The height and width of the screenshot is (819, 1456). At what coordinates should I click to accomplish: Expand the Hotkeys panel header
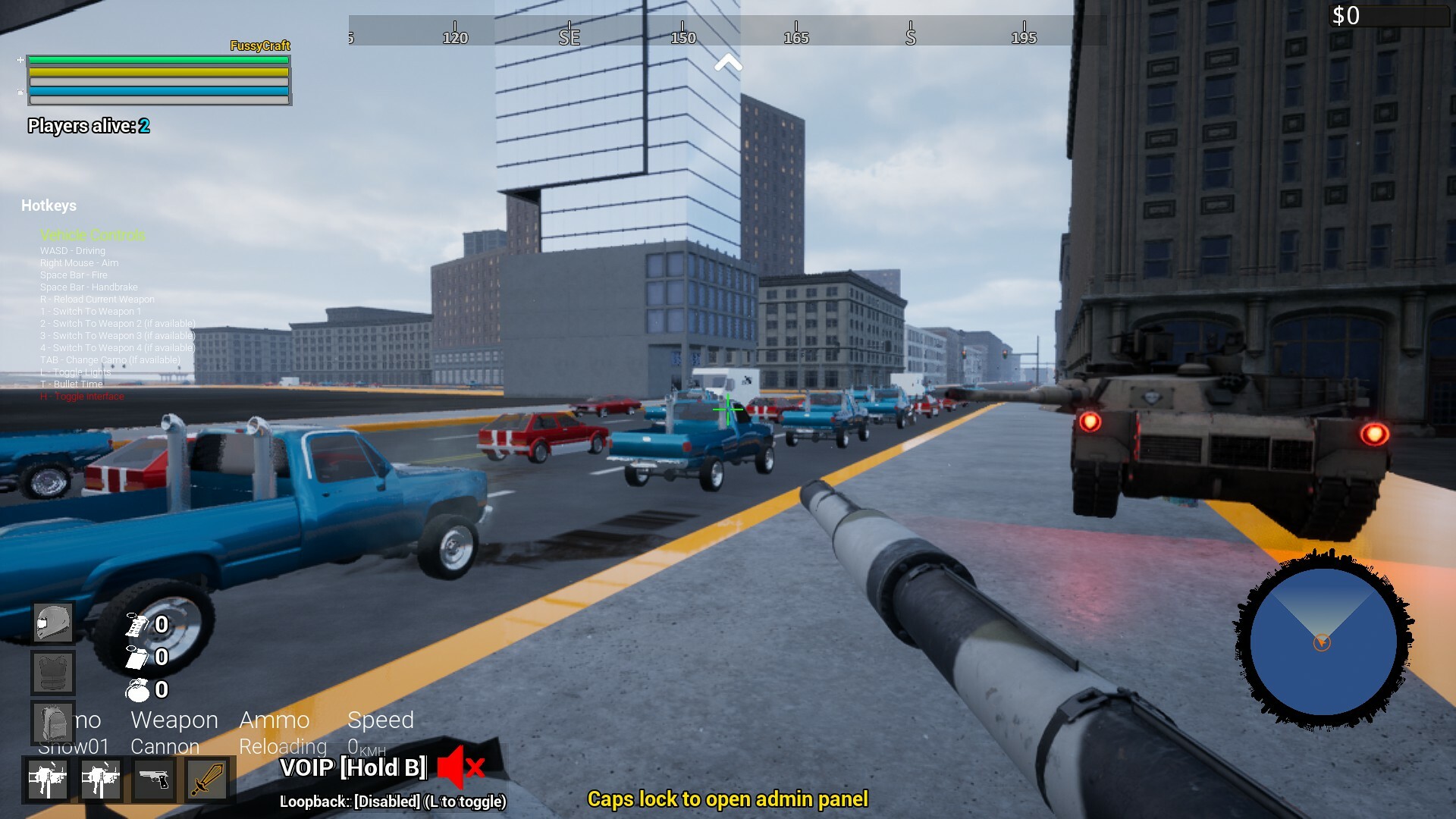point(49,205)
